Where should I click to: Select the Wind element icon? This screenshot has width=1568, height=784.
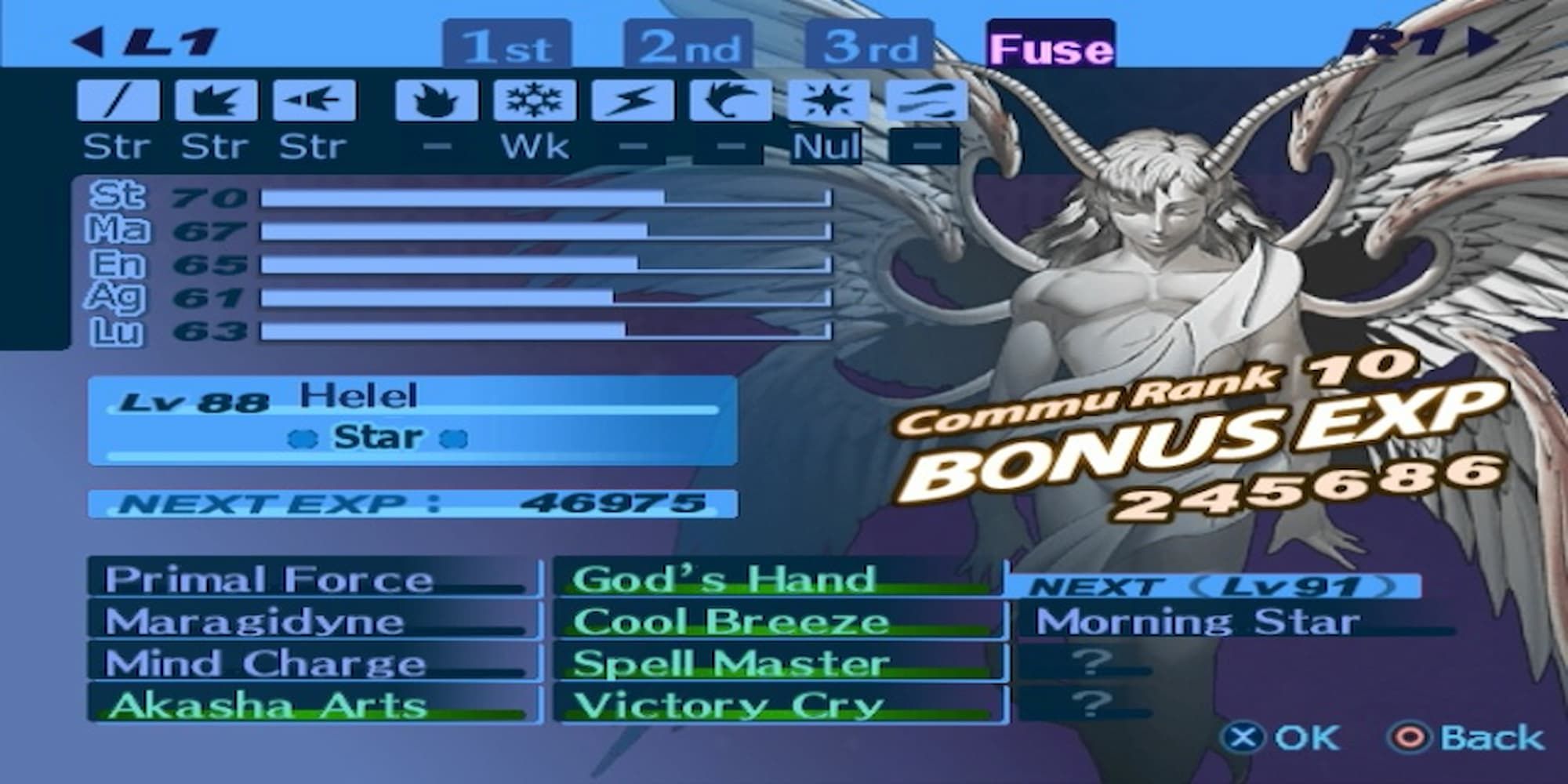(x=730, y=100)
